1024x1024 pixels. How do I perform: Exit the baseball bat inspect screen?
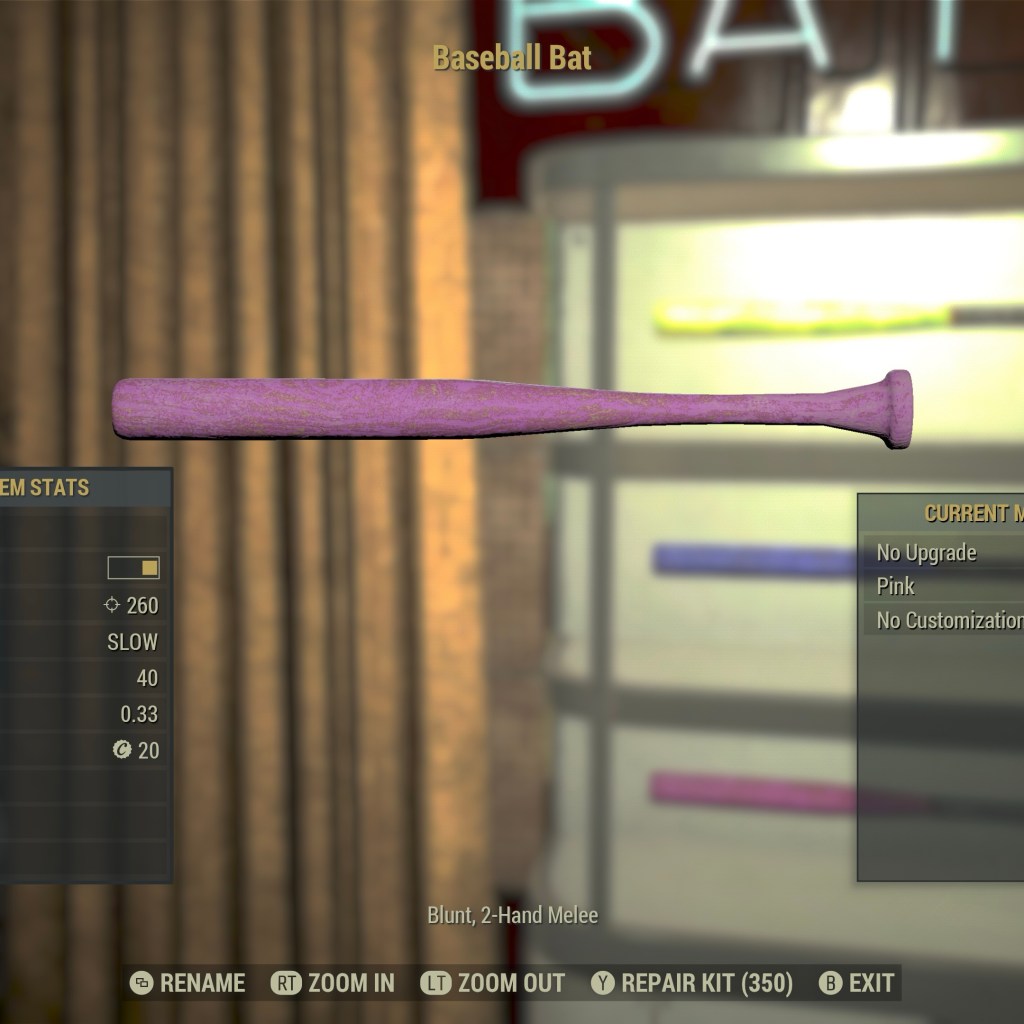pyautogui.click(x=857, y=983)
